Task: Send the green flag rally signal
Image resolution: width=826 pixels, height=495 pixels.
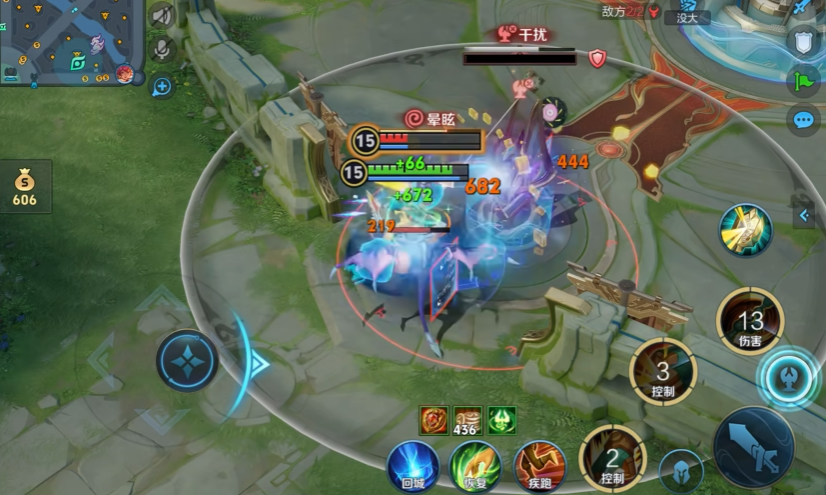Action: (804, 81)
